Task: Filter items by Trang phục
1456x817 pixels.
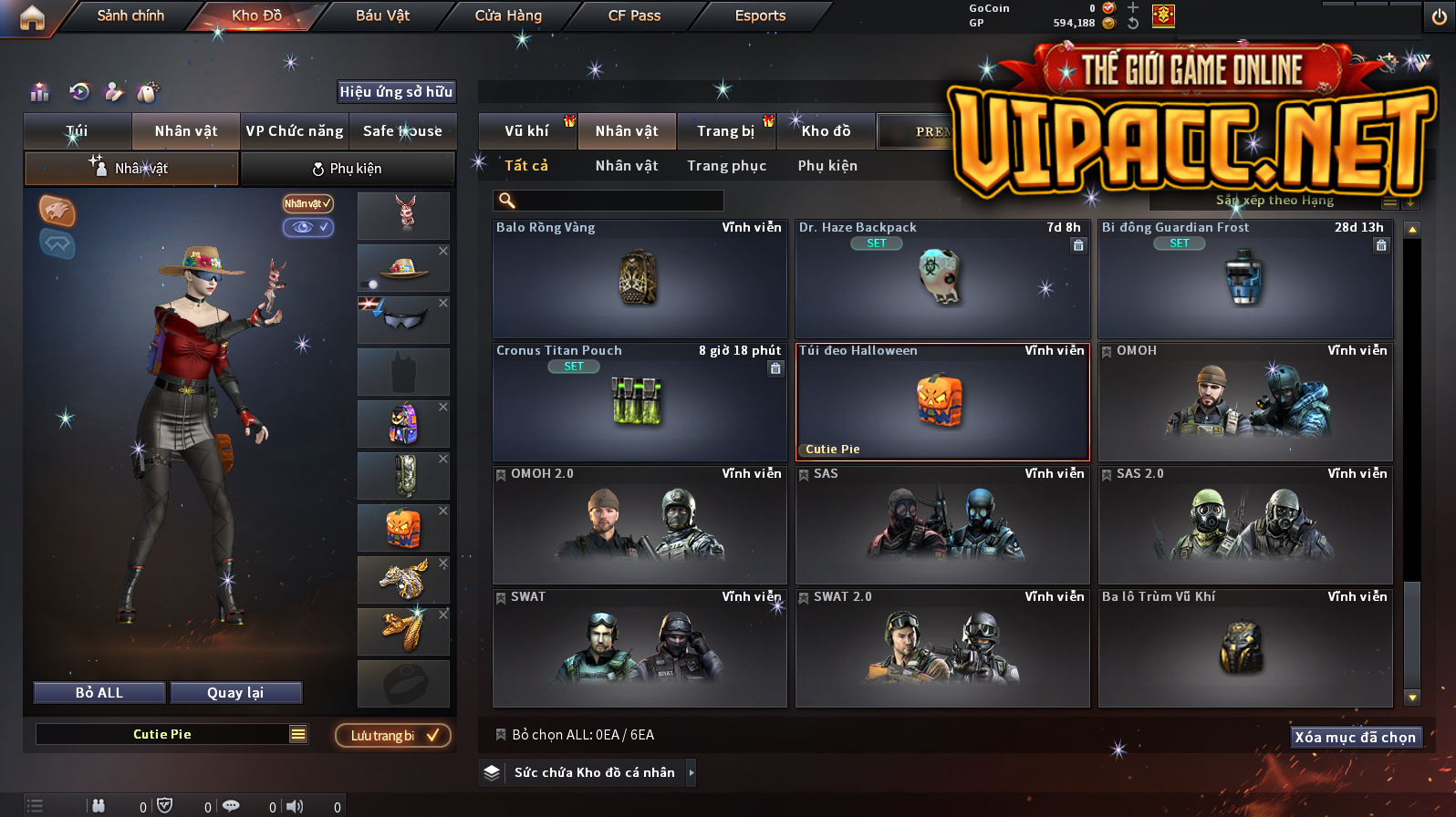Action: pyautogui.click(x=726, y=166)
